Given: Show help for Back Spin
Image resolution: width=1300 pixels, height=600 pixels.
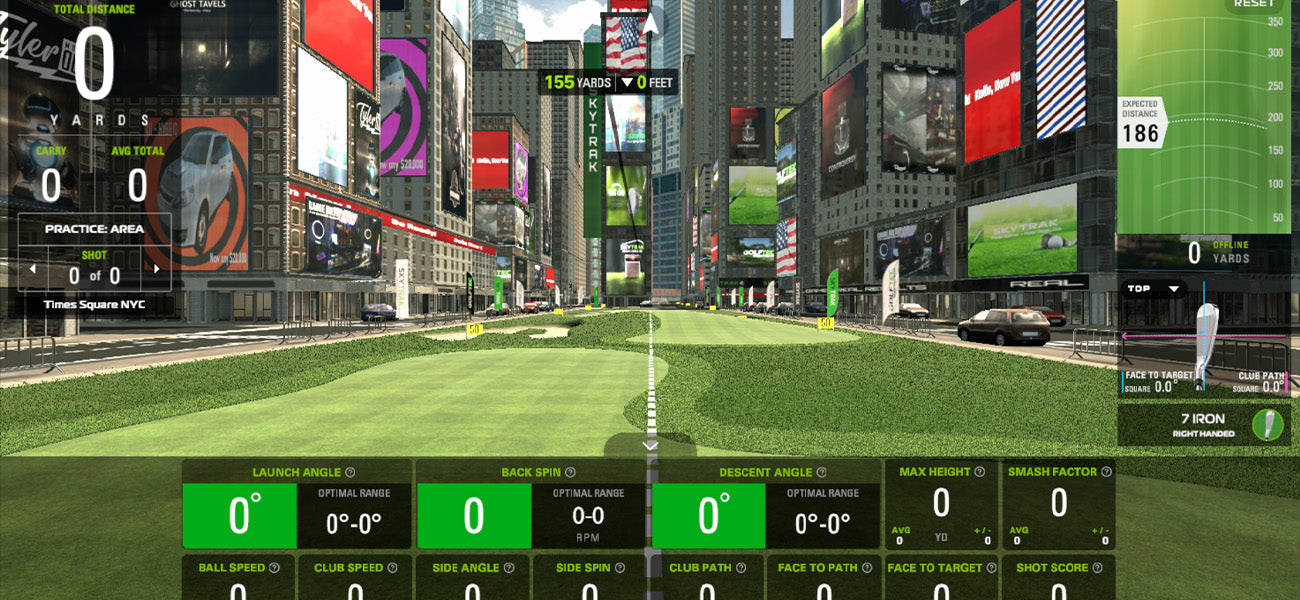Looking at the screenshot, I should (x=570, y=473).
